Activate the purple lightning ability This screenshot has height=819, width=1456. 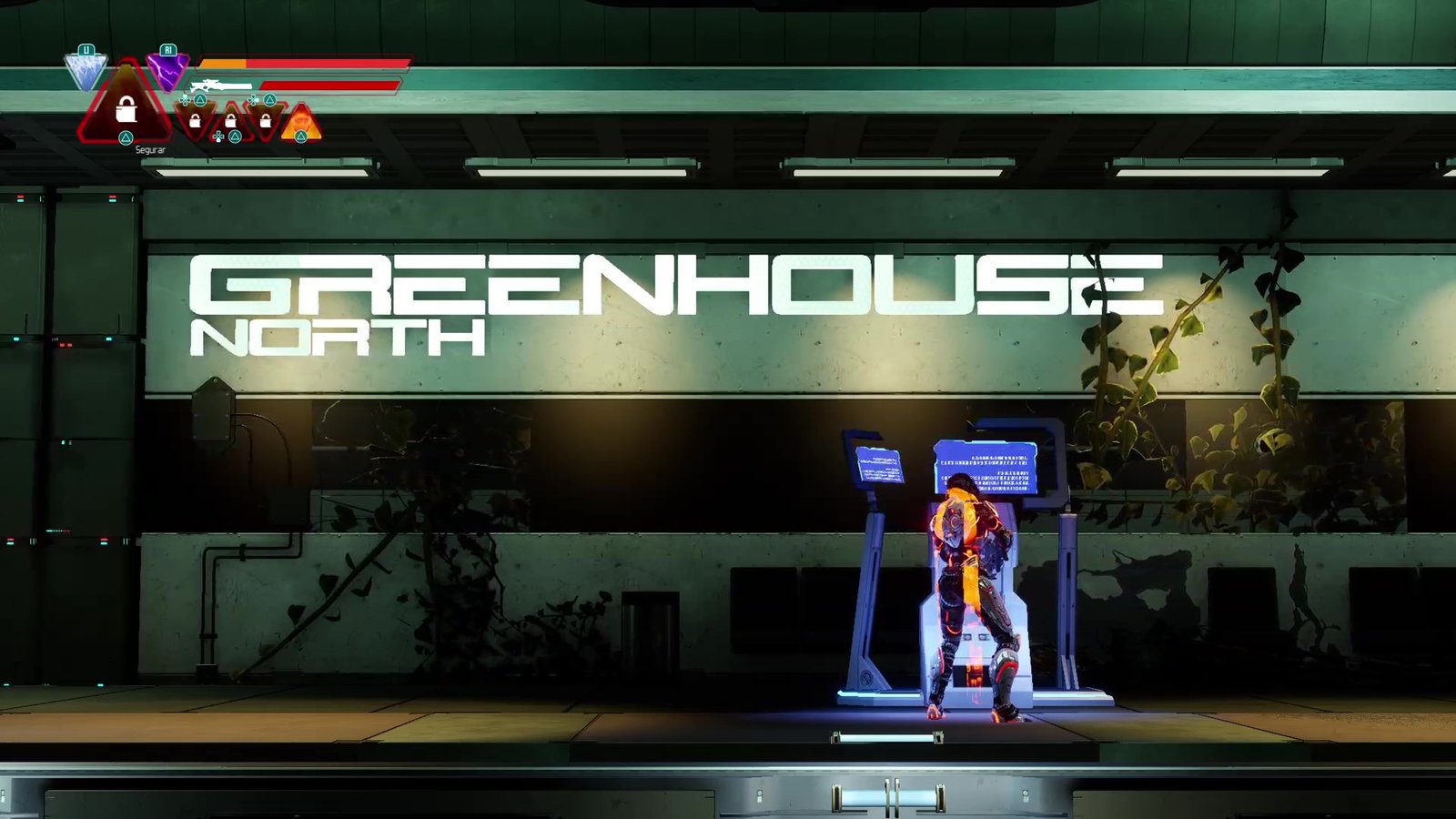tap(167, 70)
